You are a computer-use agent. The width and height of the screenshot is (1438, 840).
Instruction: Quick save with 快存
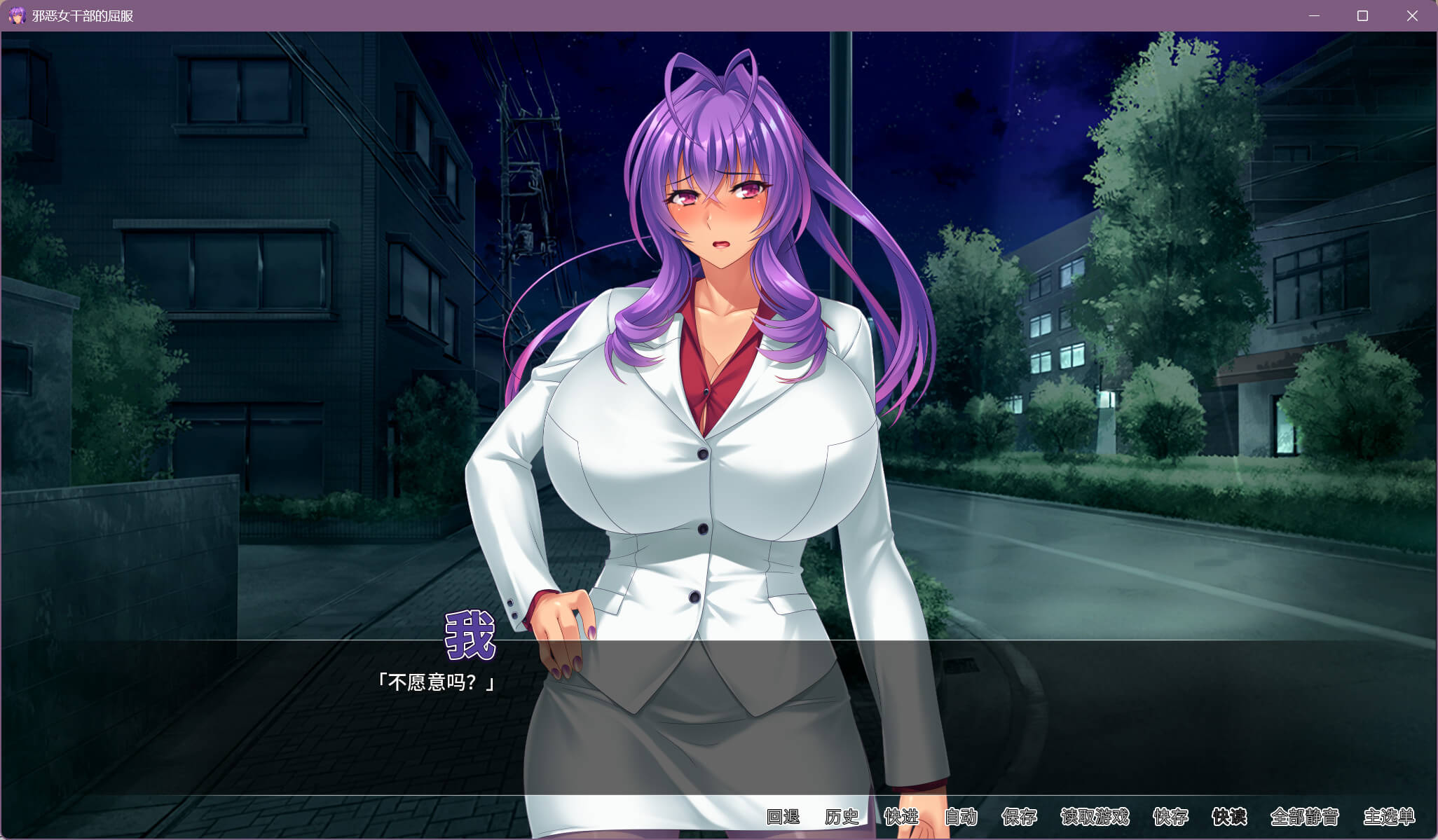(x=1170, y=817)
